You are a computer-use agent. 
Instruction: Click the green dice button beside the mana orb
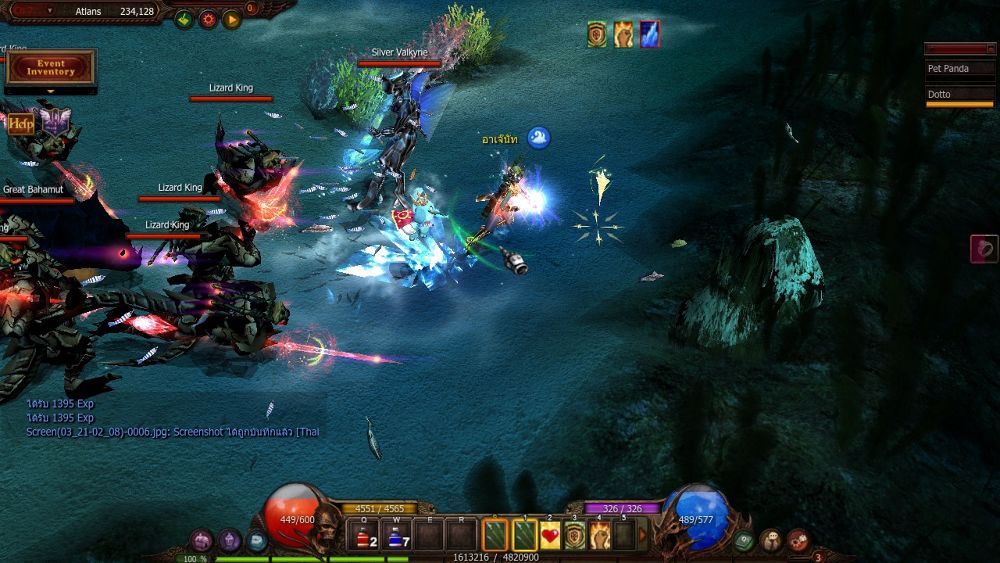tap(743, 541)
